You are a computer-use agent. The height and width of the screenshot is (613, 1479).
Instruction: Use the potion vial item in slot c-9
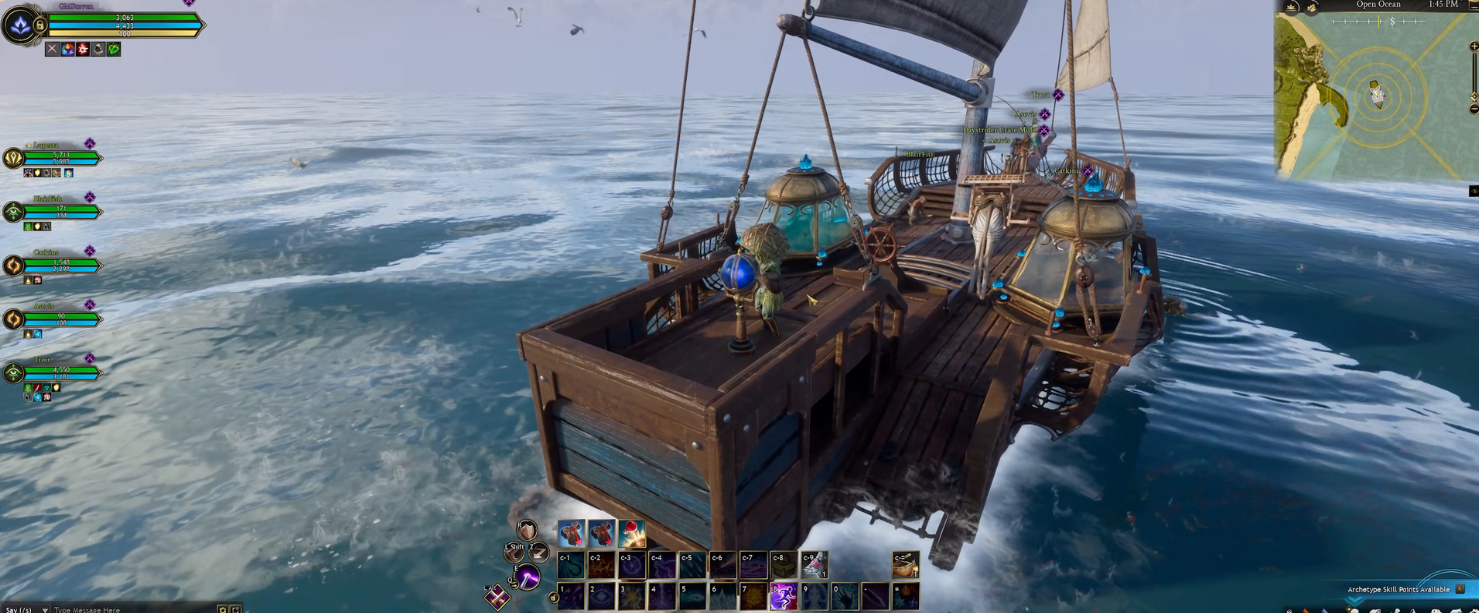click(815, 565)
